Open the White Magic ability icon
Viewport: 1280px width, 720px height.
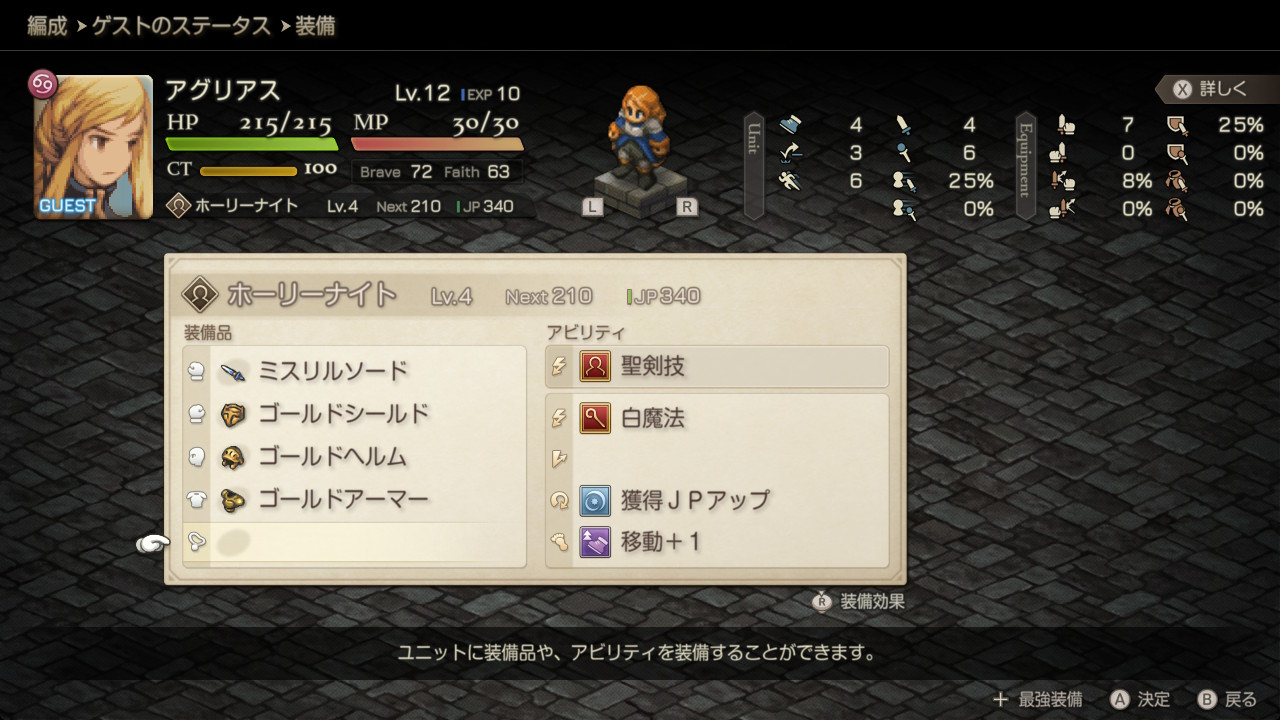click(594, 418)
